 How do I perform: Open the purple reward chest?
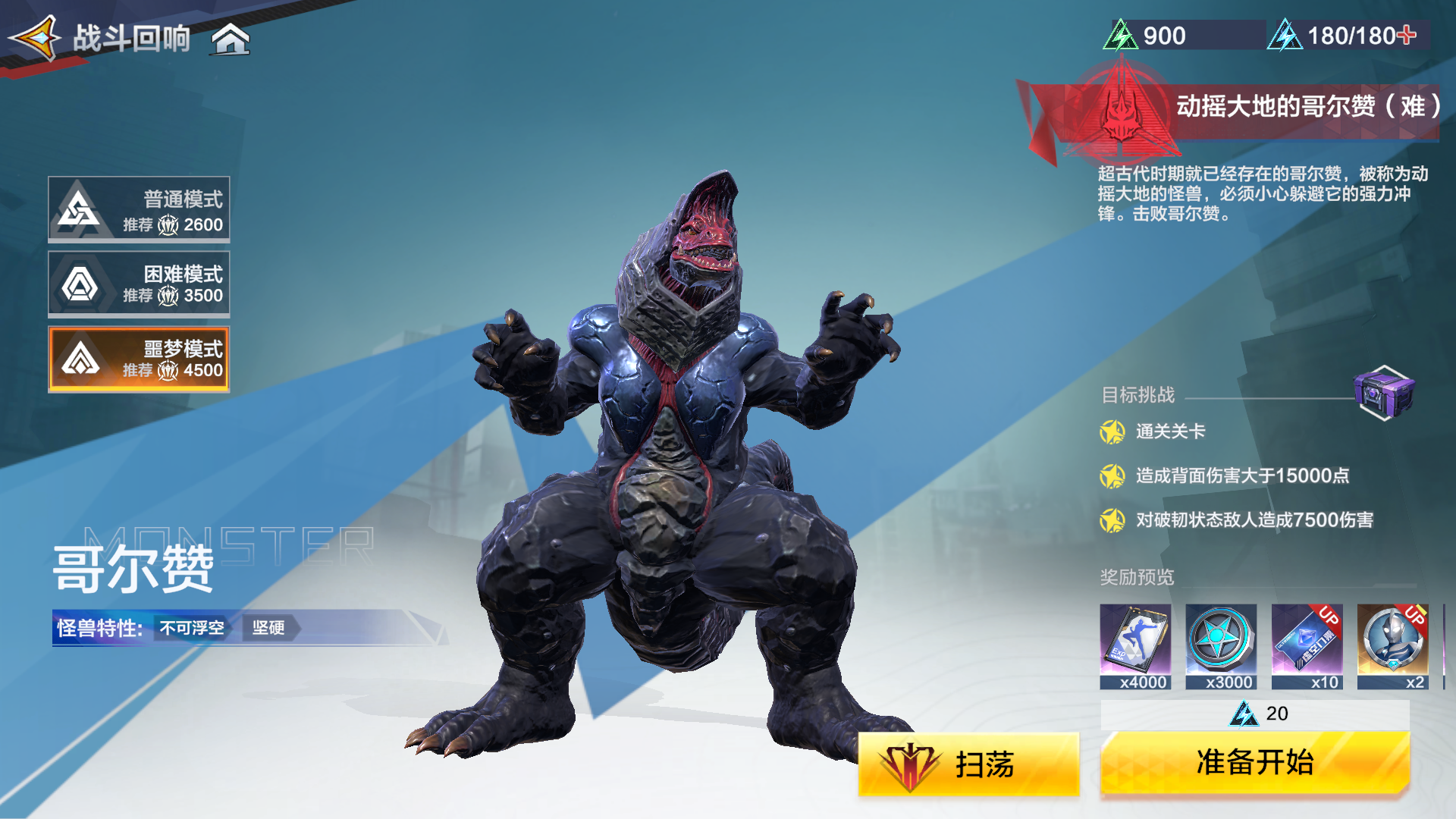coord(1383,392)
